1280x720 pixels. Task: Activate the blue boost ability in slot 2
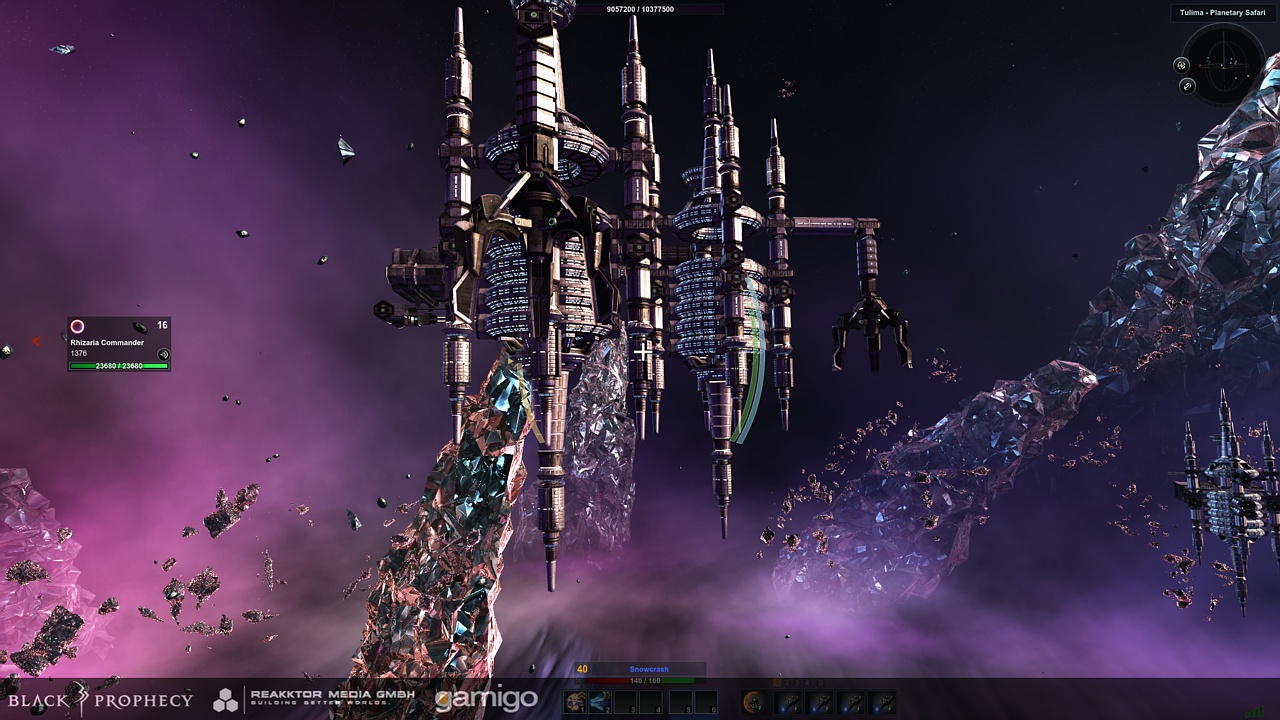[600, 702]
